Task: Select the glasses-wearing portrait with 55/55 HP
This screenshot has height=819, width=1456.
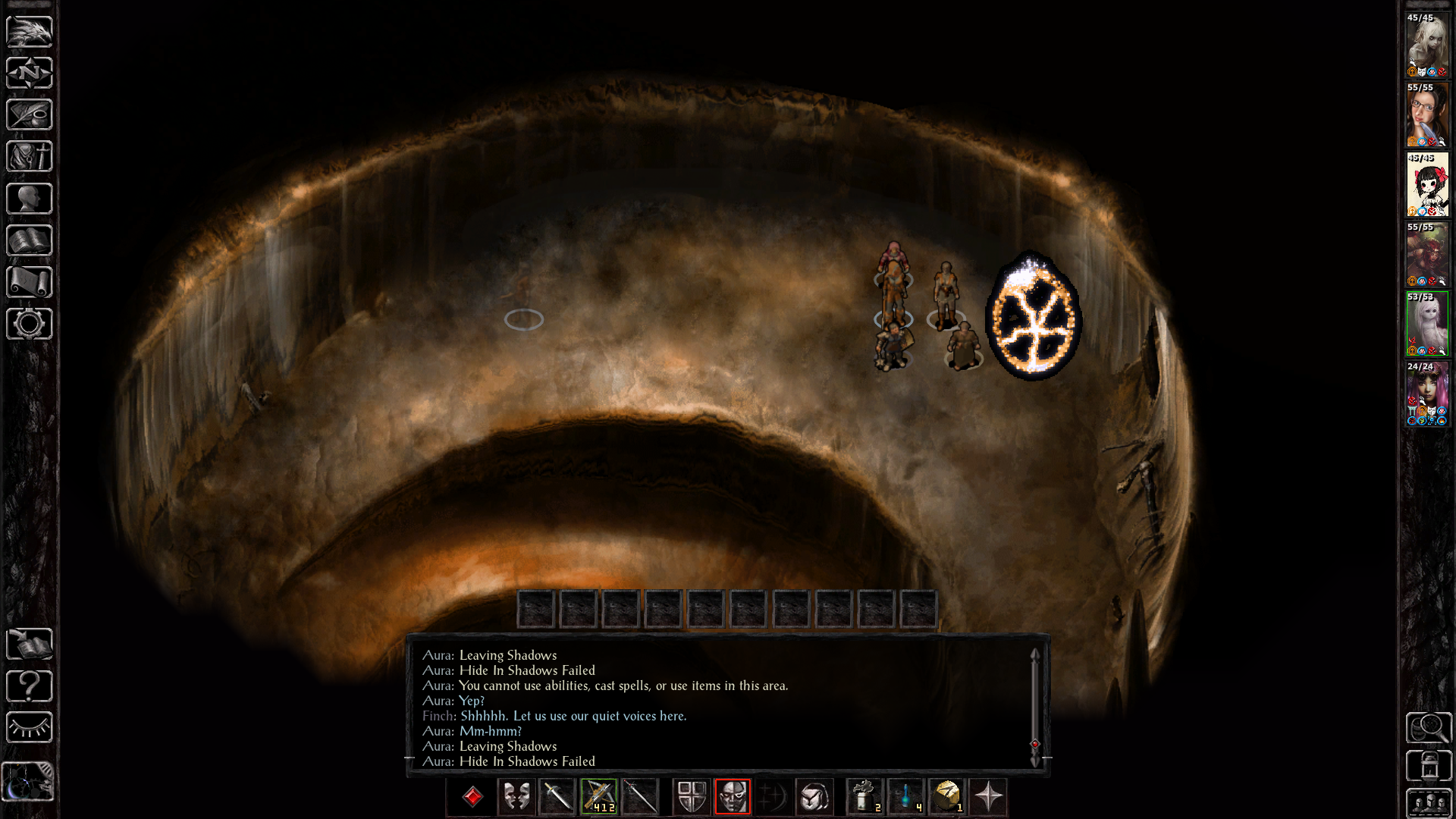Action: tap(1427, 115)
